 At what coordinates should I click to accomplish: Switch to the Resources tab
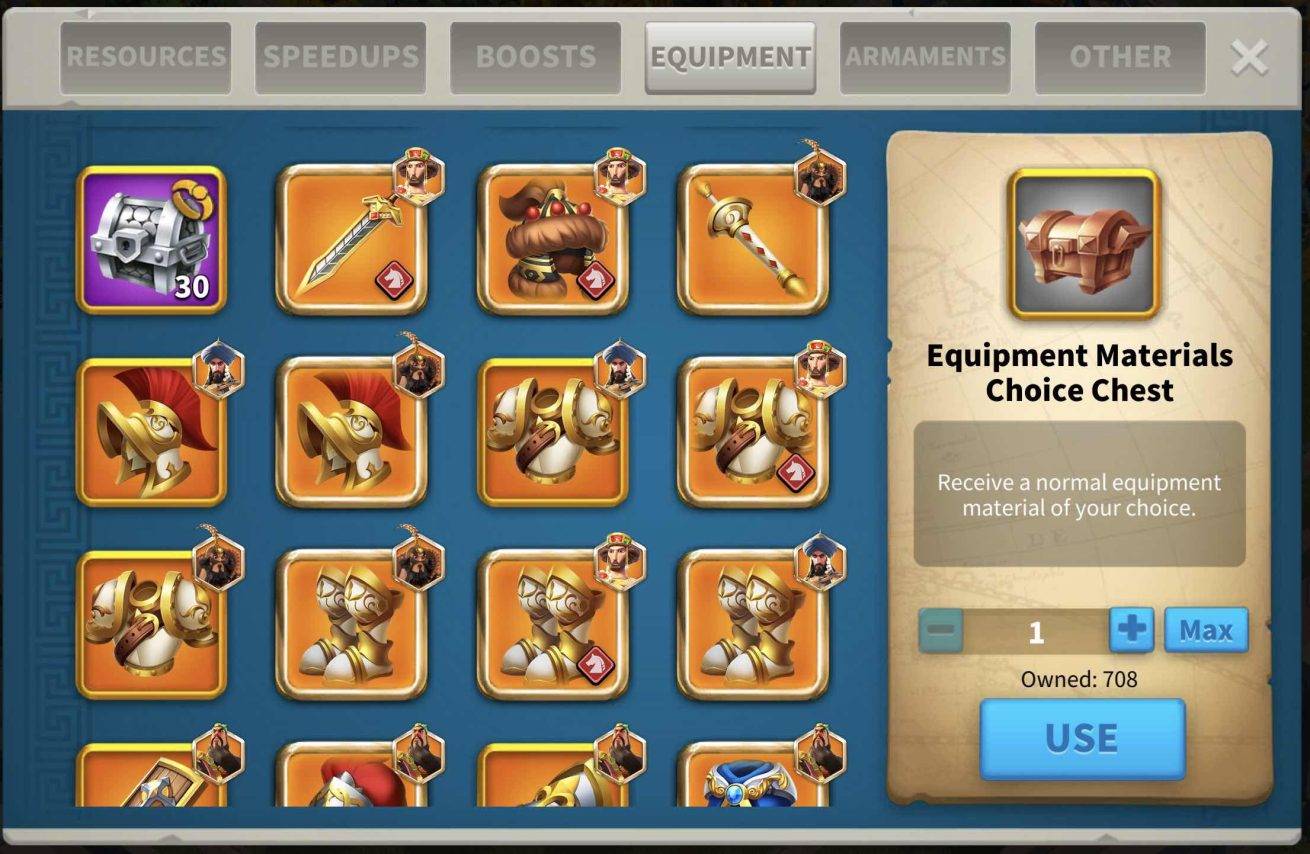[146, 57]
